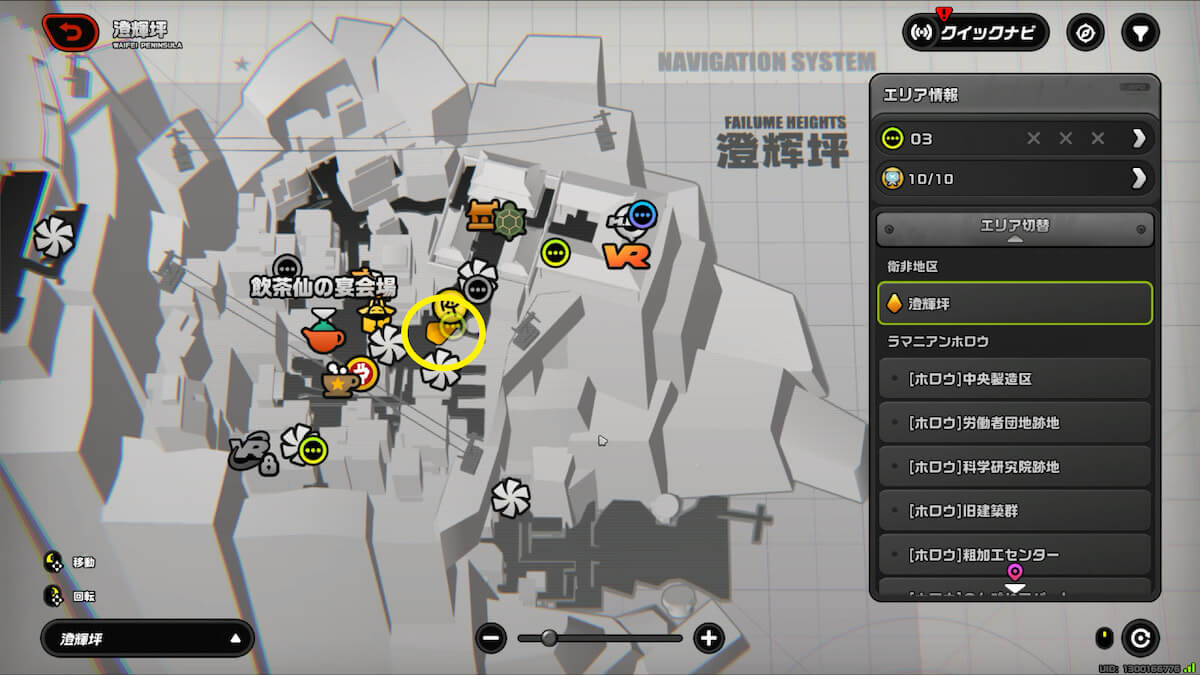Reset map view with rotate button

click(x=1139, y=637)
